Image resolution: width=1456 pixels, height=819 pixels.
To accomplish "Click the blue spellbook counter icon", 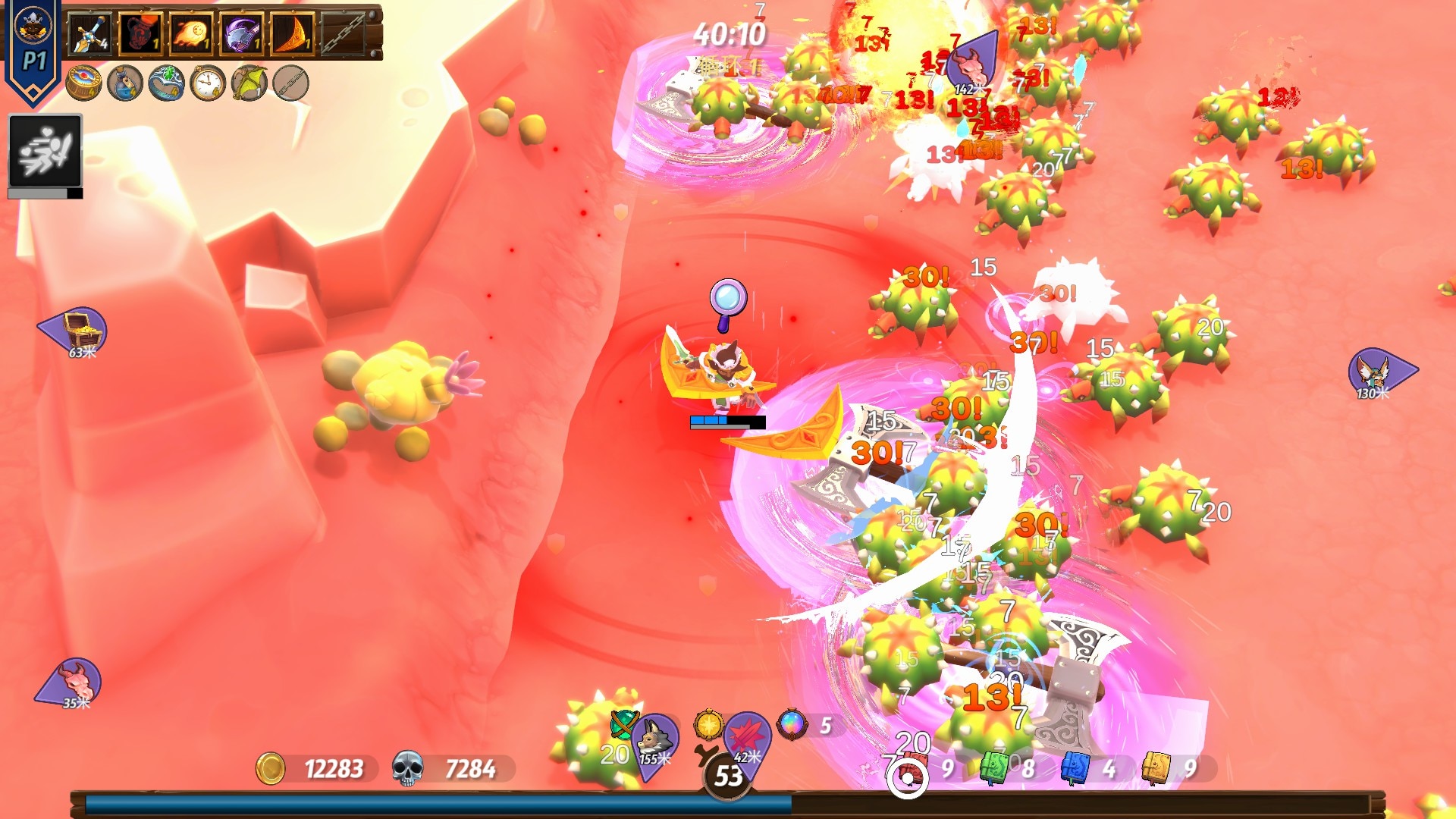I will click(x=1075, y=768).
